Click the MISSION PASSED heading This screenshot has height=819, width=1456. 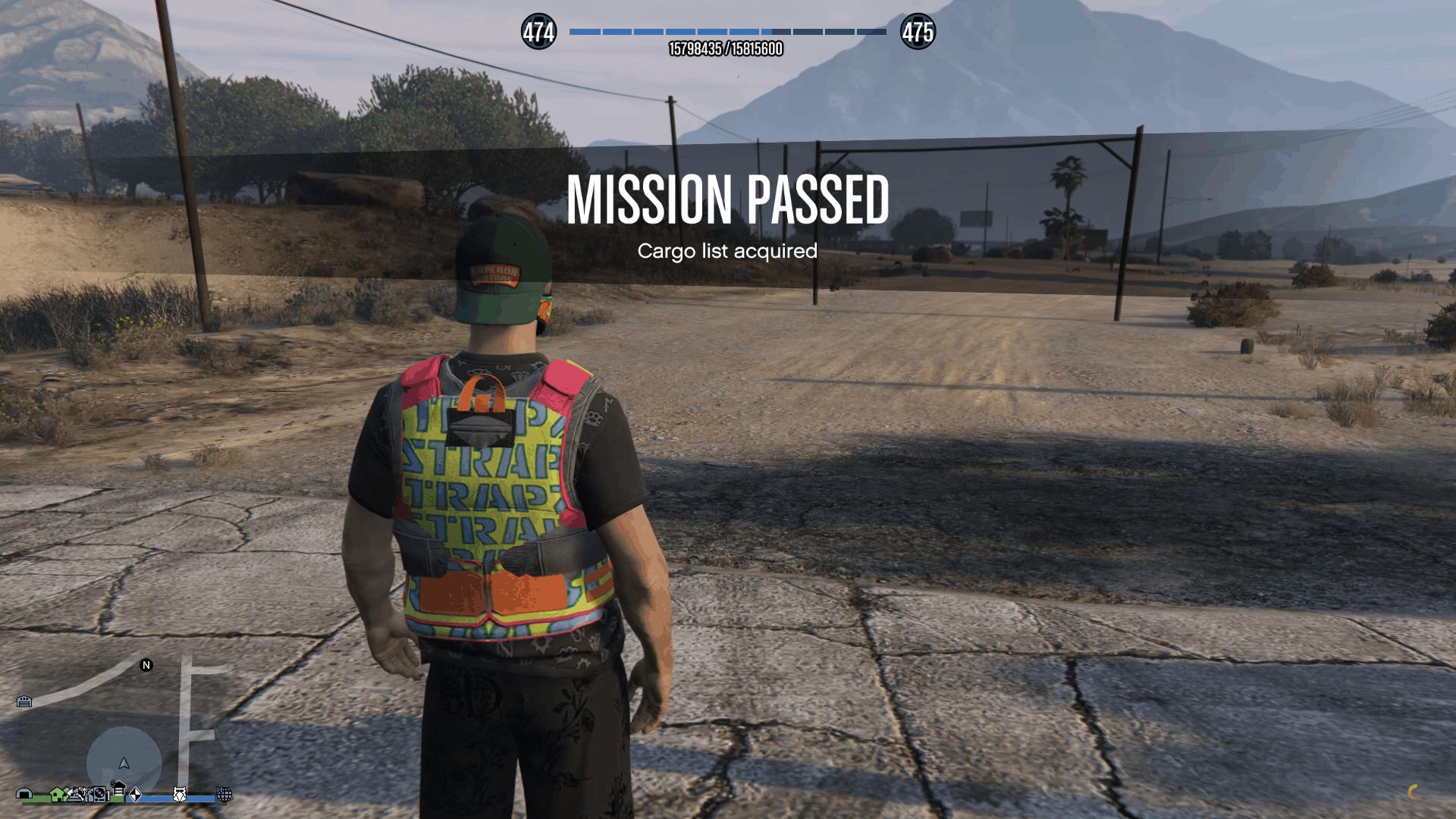coord(728,199)
